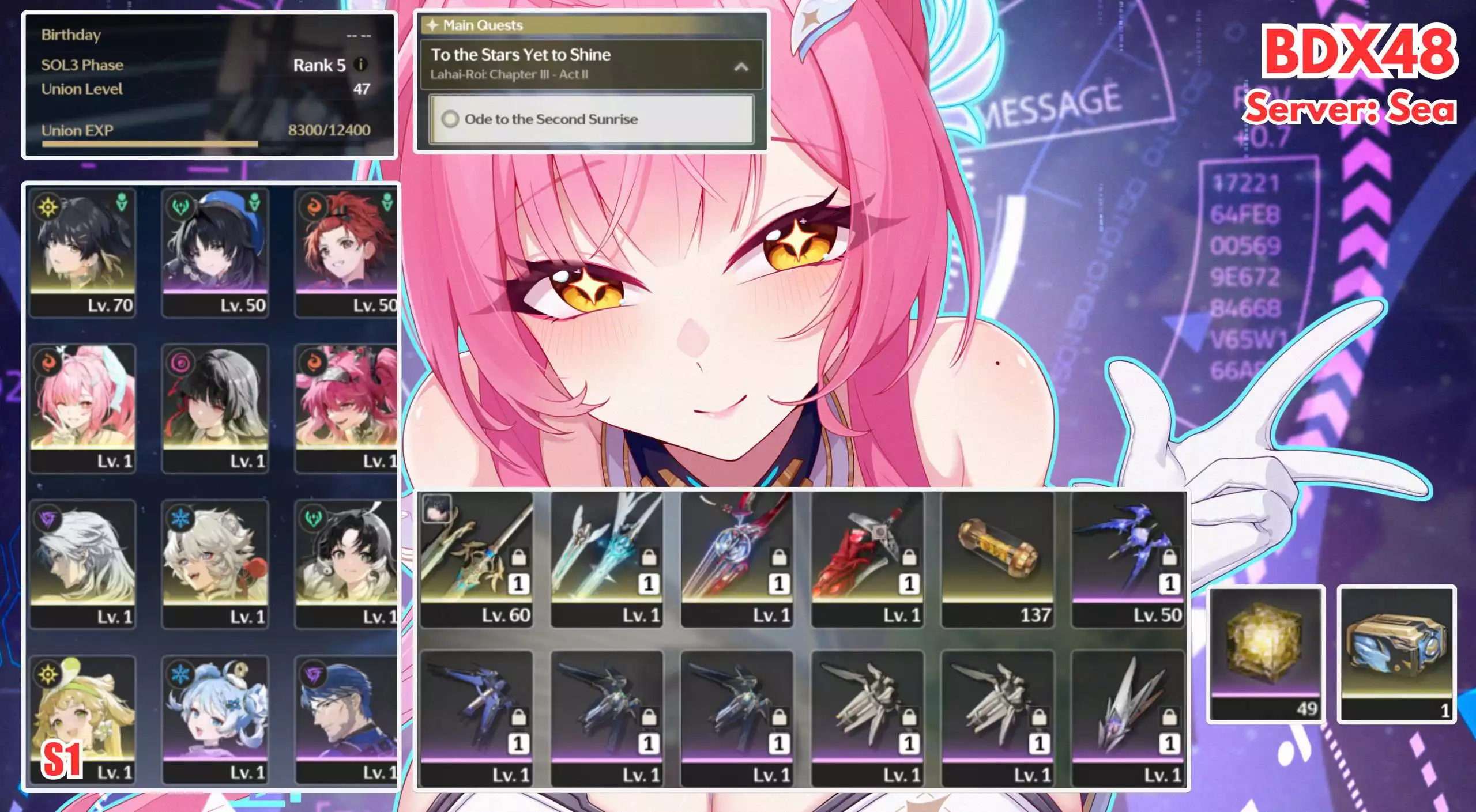The image size is (1476, 812).
Task: Select the Lv. 50 purple gauntlets slot
Action: click(1128, 558)
